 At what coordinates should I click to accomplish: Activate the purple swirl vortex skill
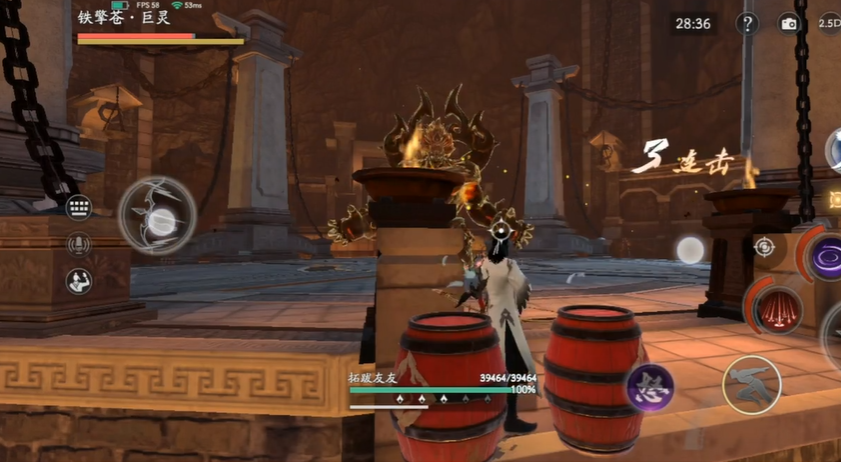click(827, 259)
